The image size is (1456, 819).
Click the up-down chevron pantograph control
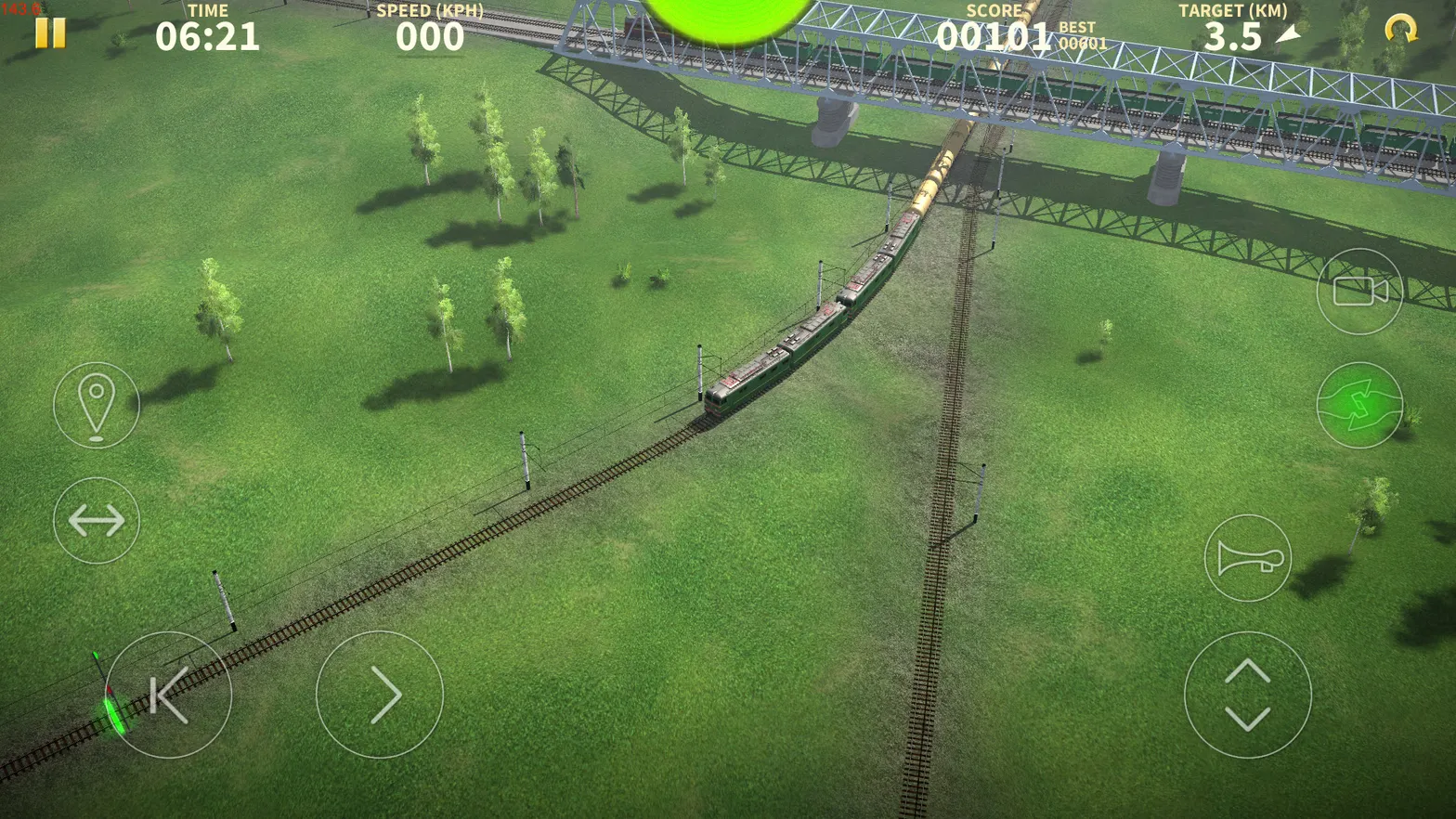[x=1248, y=695]
